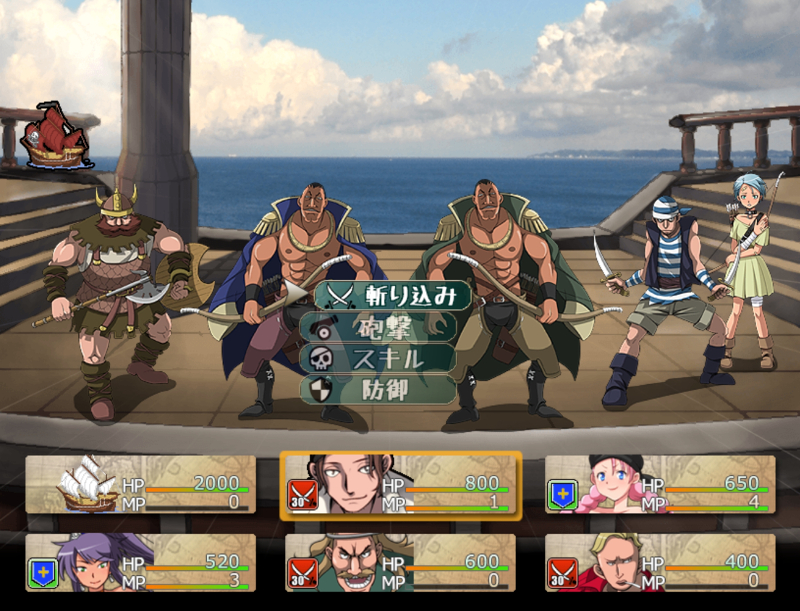Choose the 砲撃 cannon fire command

(380, 327)
